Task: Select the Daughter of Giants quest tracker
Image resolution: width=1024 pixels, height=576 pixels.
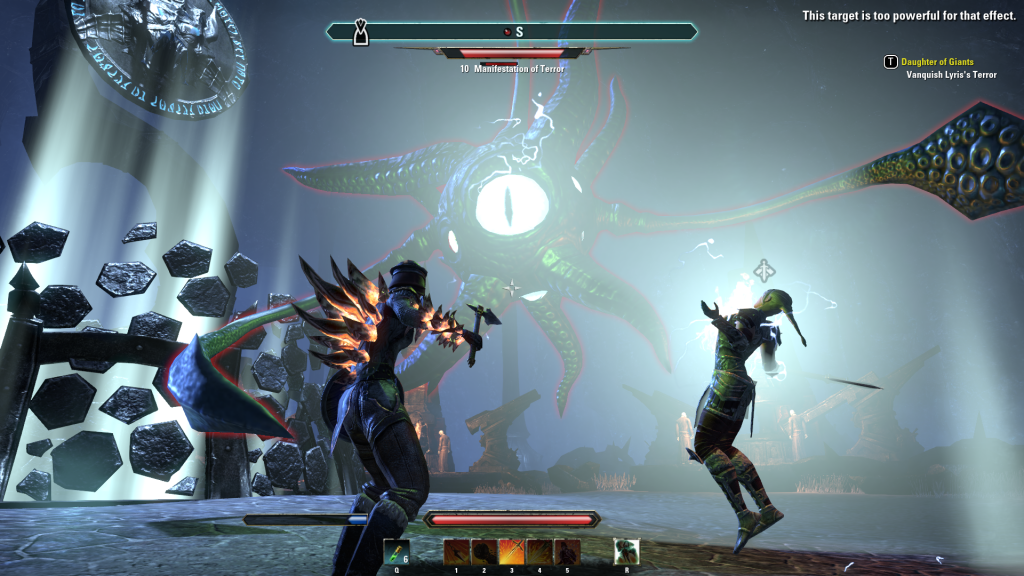Action: point(937,62)
